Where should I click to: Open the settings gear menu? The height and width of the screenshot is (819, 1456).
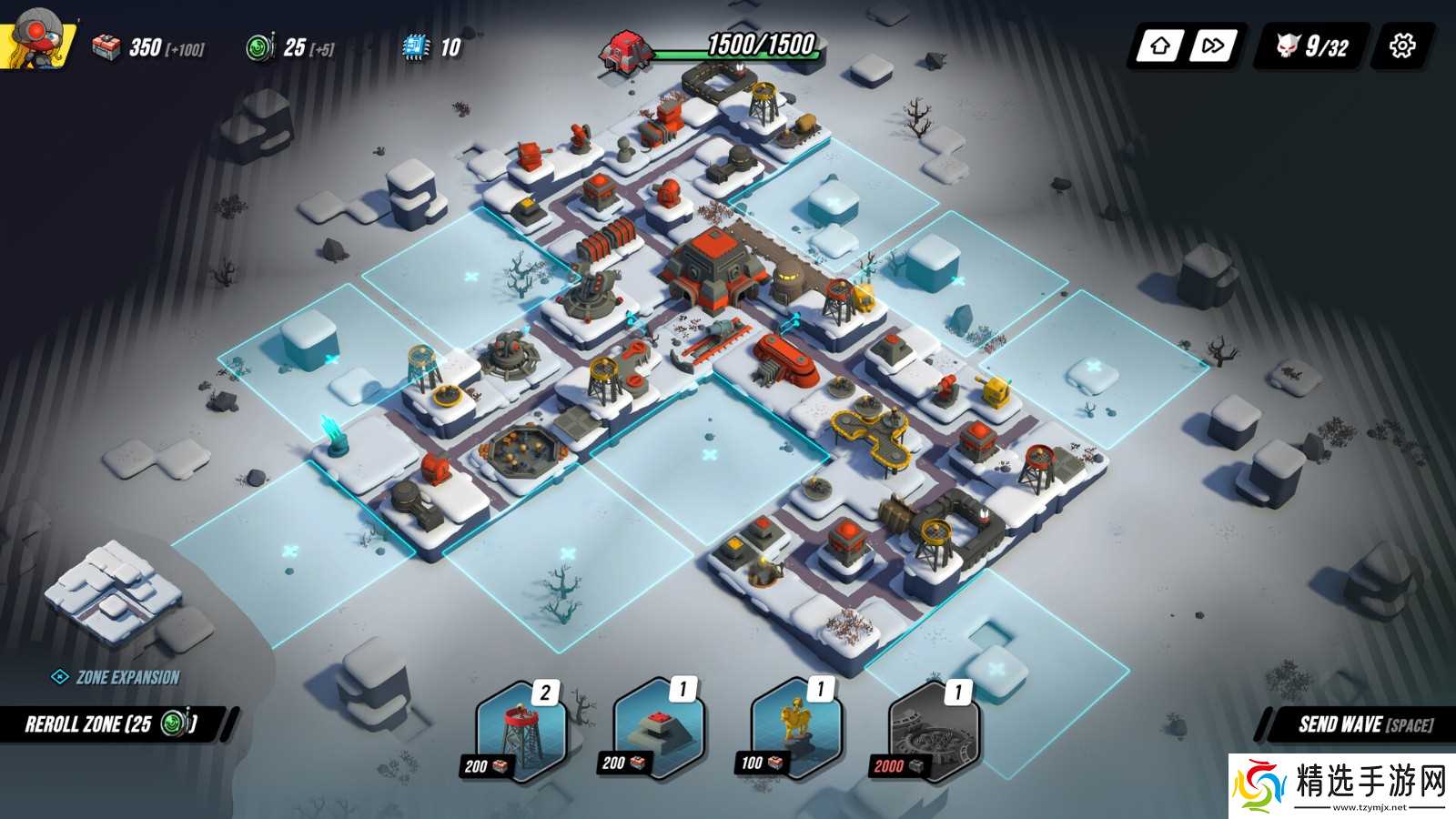[x=1402, y=45]
